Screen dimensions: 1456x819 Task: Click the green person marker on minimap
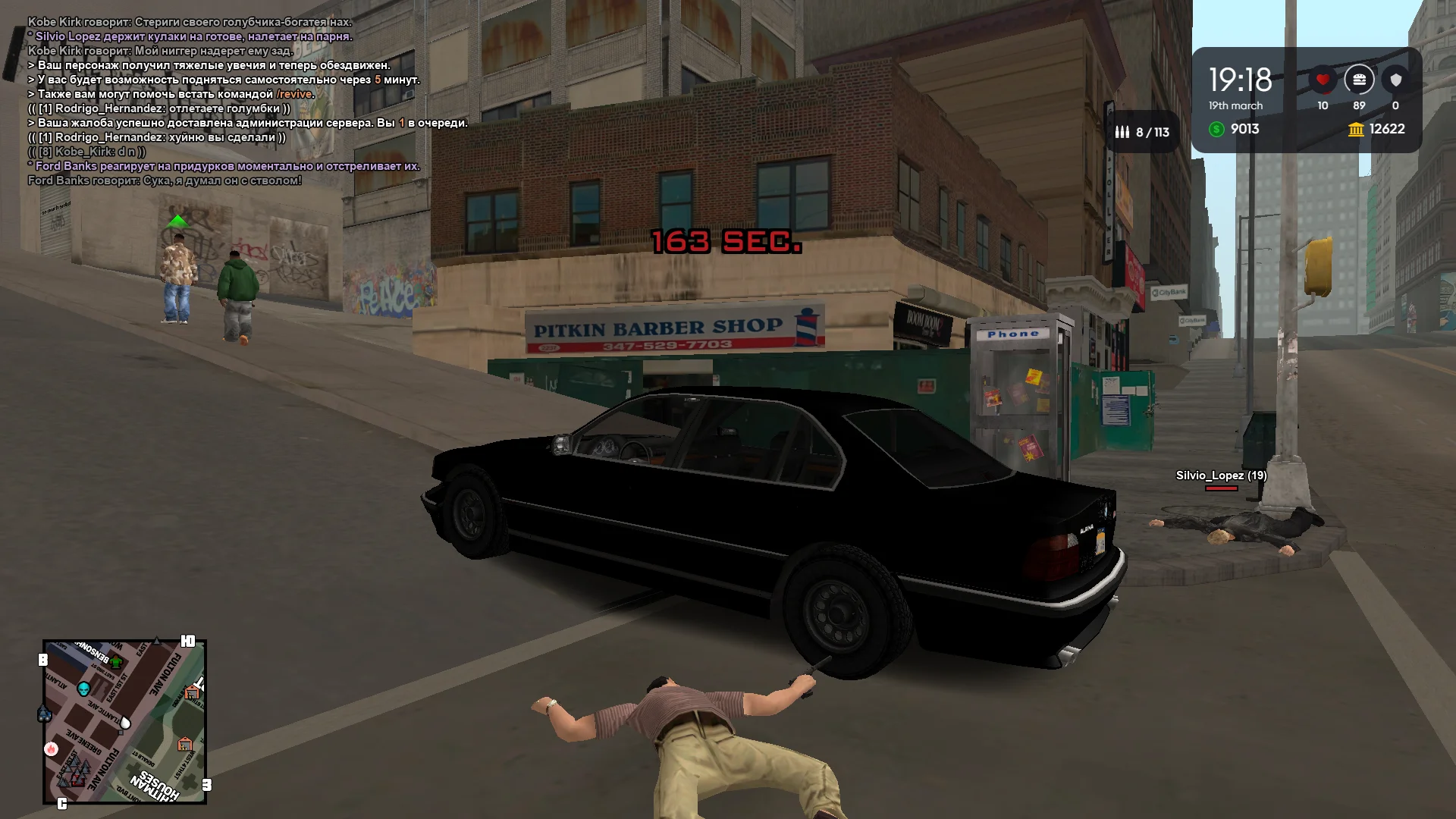(116, 662)
